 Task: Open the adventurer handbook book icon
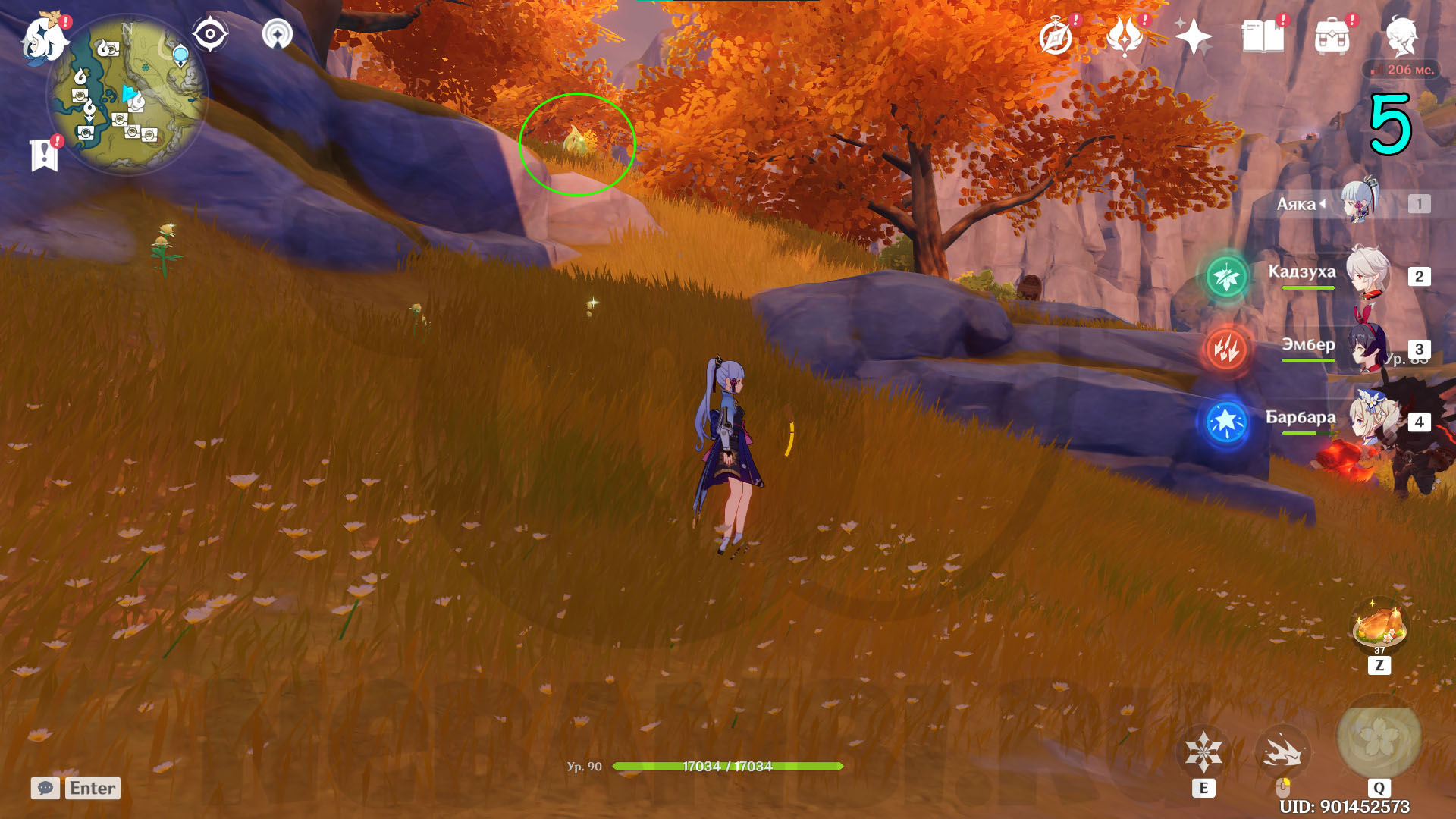pyautogui.click(x=1263, y=36)
